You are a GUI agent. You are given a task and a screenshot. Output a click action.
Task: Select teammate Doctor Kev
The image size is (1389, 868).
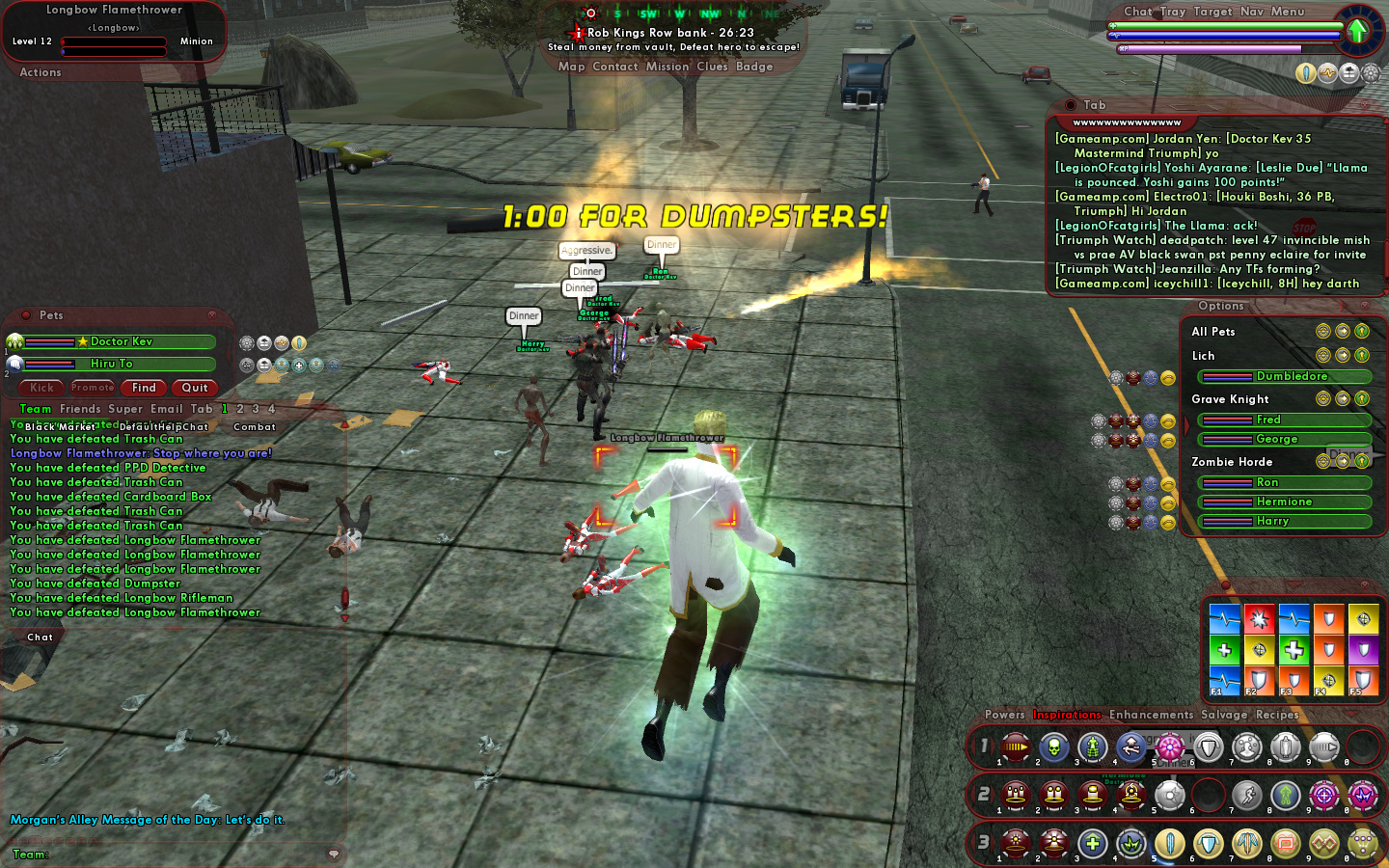pyautogui.click(x=121, y=341)
